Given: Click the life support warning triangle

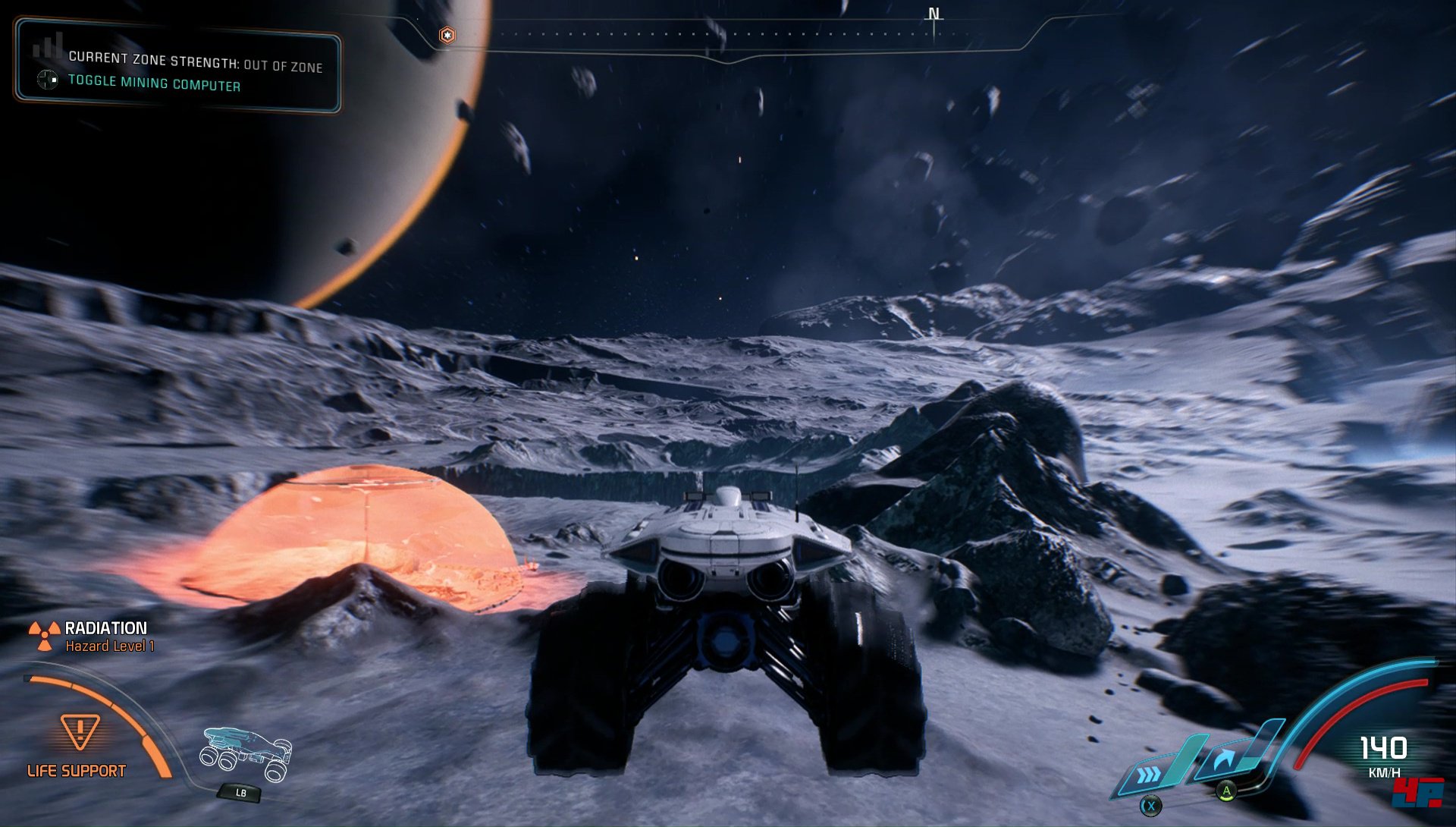Looking at the screenshot, I should 80,731.
